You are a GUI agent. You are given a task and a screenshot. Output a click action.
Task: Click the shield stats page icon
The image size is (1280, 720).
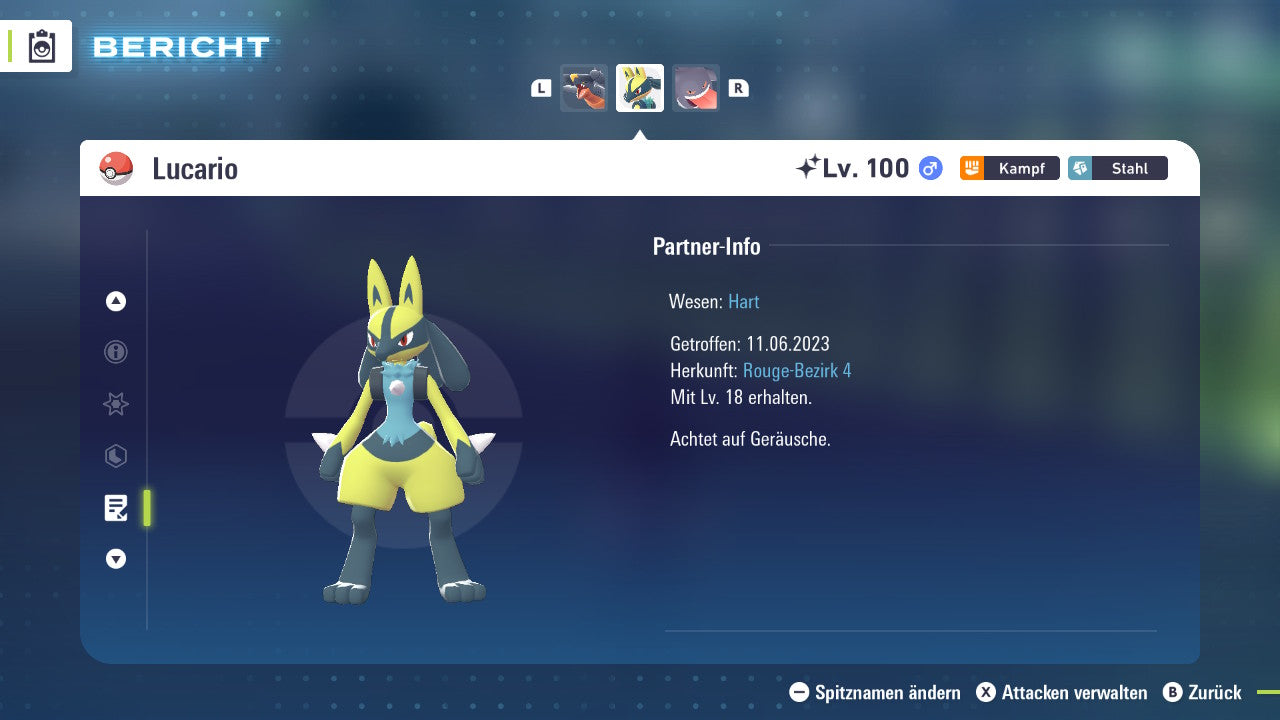coord(115,456)
